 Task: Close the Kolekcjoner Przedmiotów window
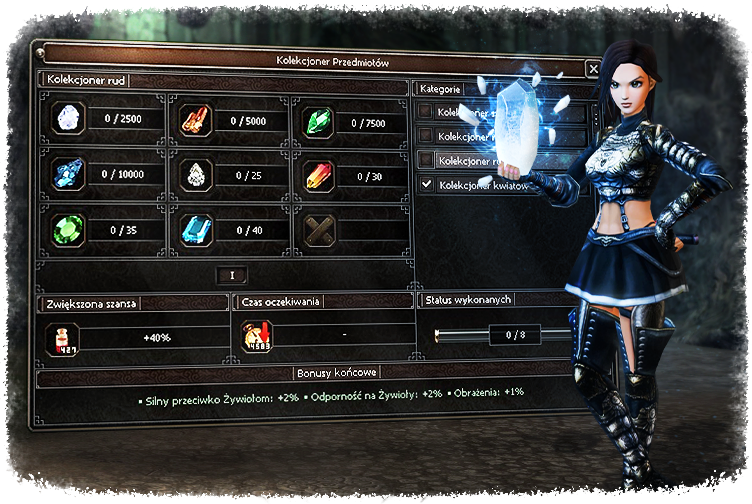593,69
